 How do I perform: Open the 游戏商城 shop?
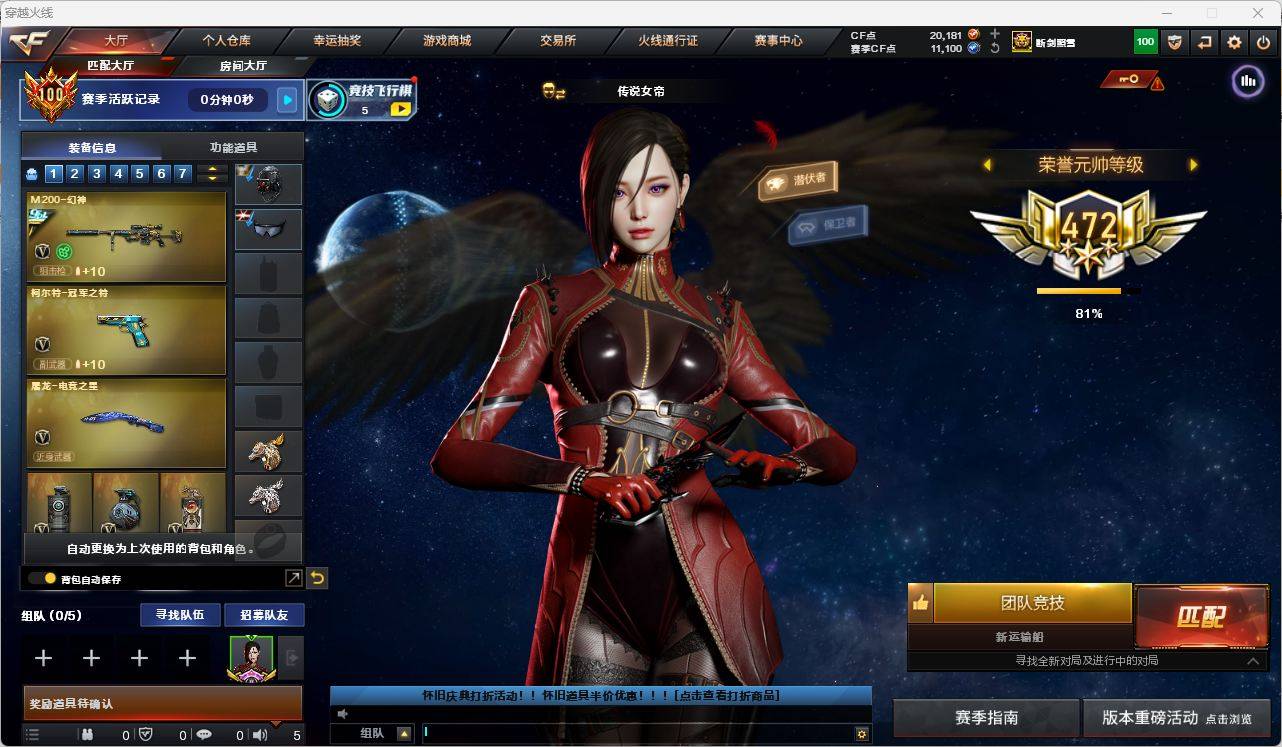[x=447, y=41]
